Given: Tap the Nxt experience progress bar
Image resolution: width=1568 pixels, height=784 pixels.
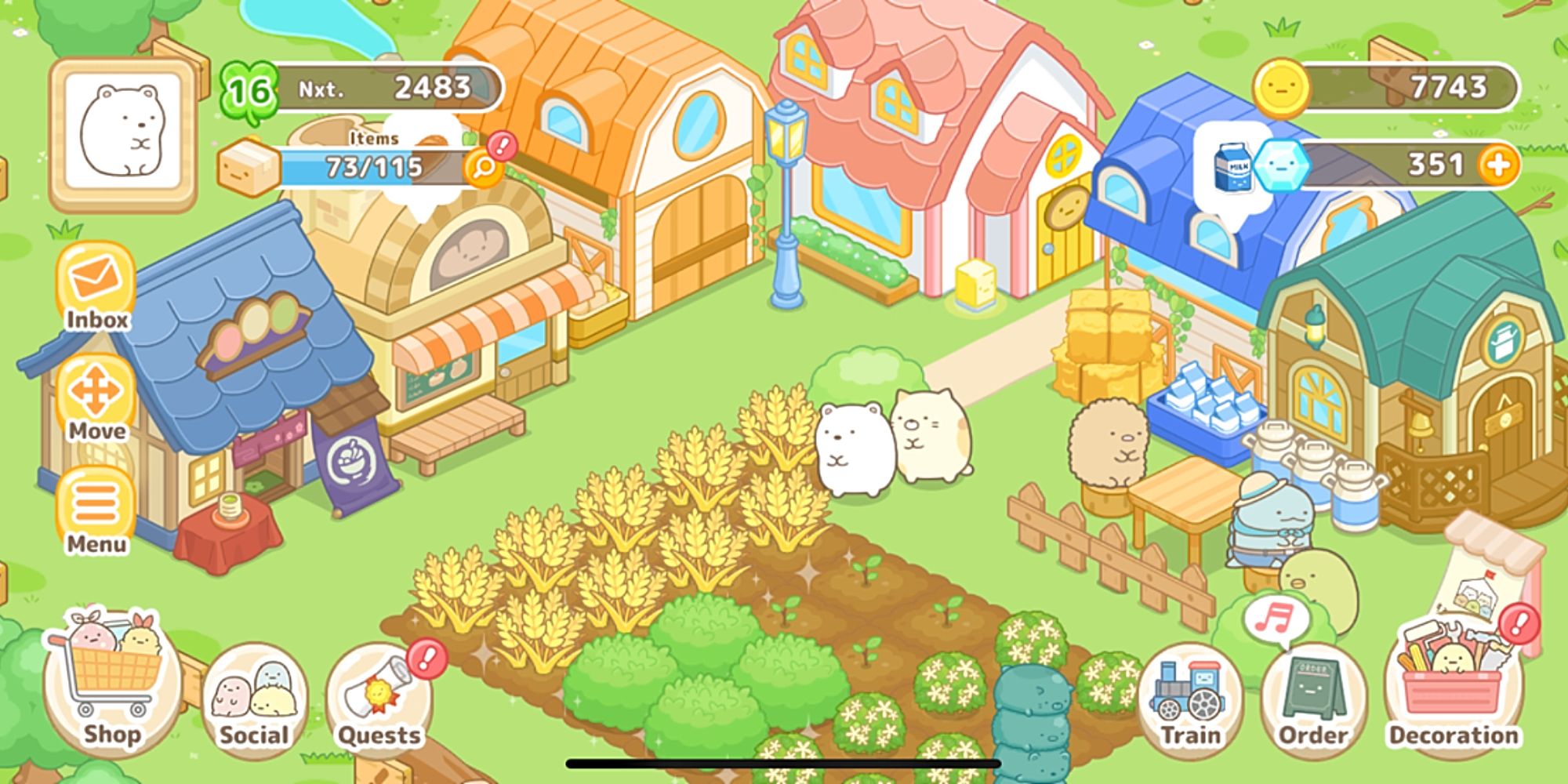Looking at the screenshot, I should (392, 86).
